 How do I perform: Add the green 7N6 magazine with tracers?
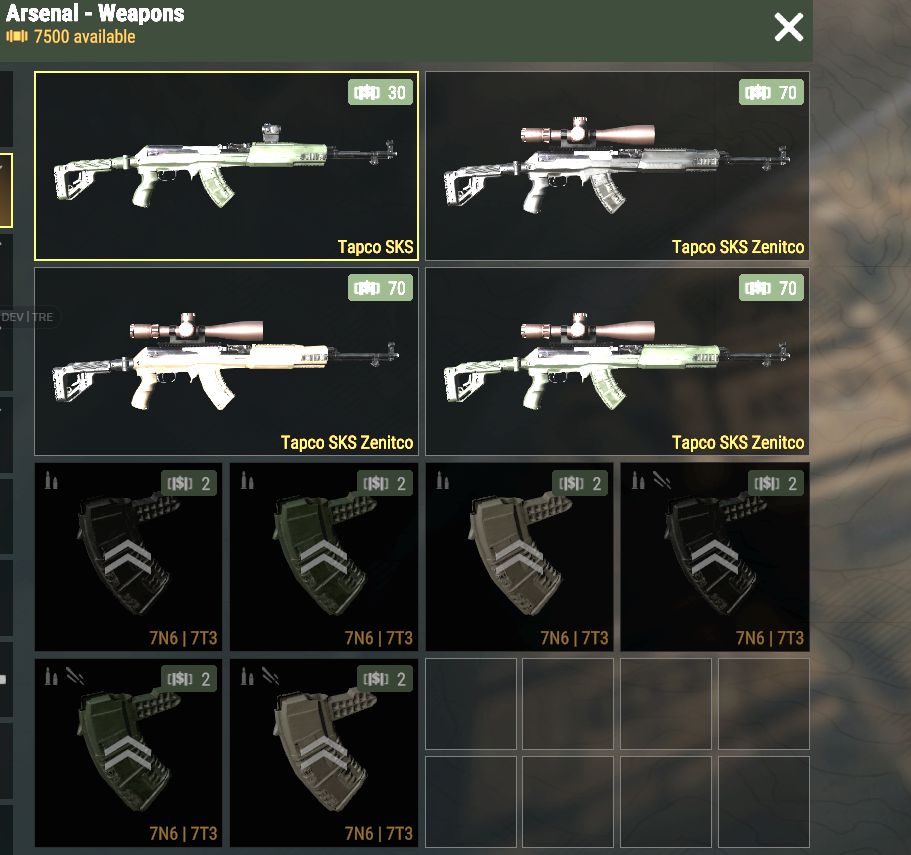[128, 753]
